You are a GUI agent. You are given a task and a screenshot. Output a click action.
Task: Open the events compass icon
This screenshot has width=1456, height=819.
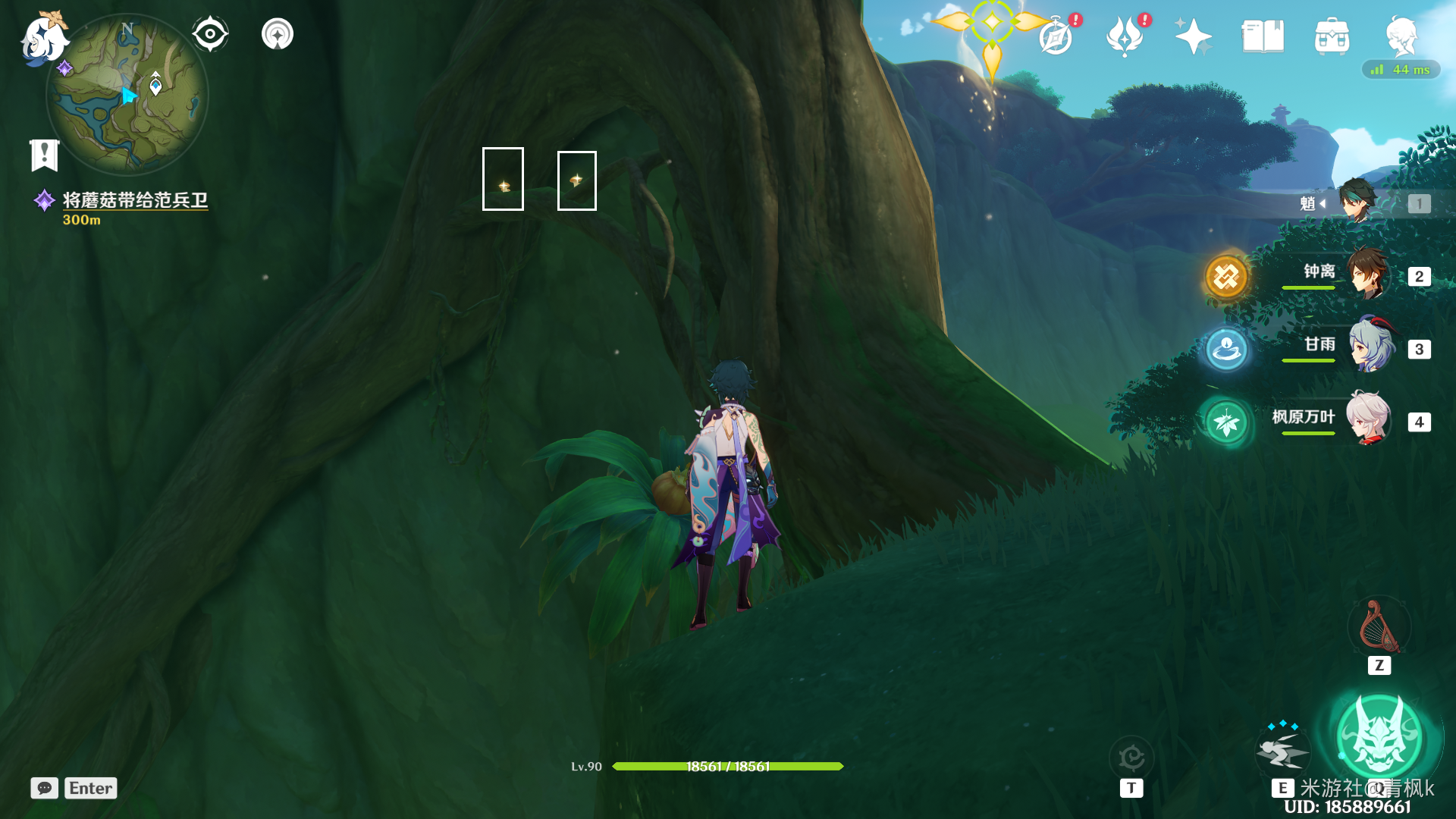tap(1056, 36)
